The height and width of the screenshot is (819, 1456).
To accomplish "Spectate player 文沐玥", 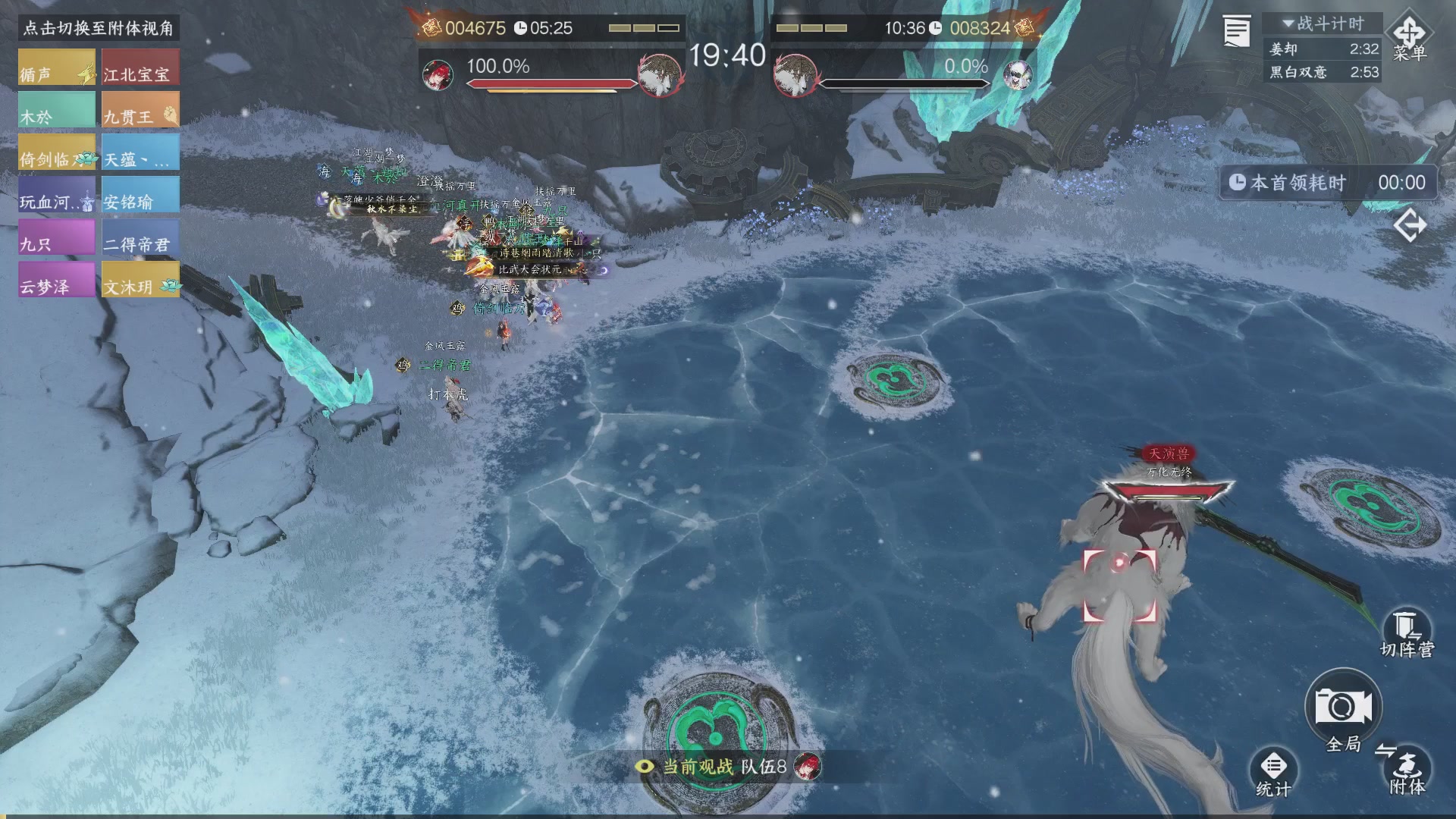I will pos(140,281).
